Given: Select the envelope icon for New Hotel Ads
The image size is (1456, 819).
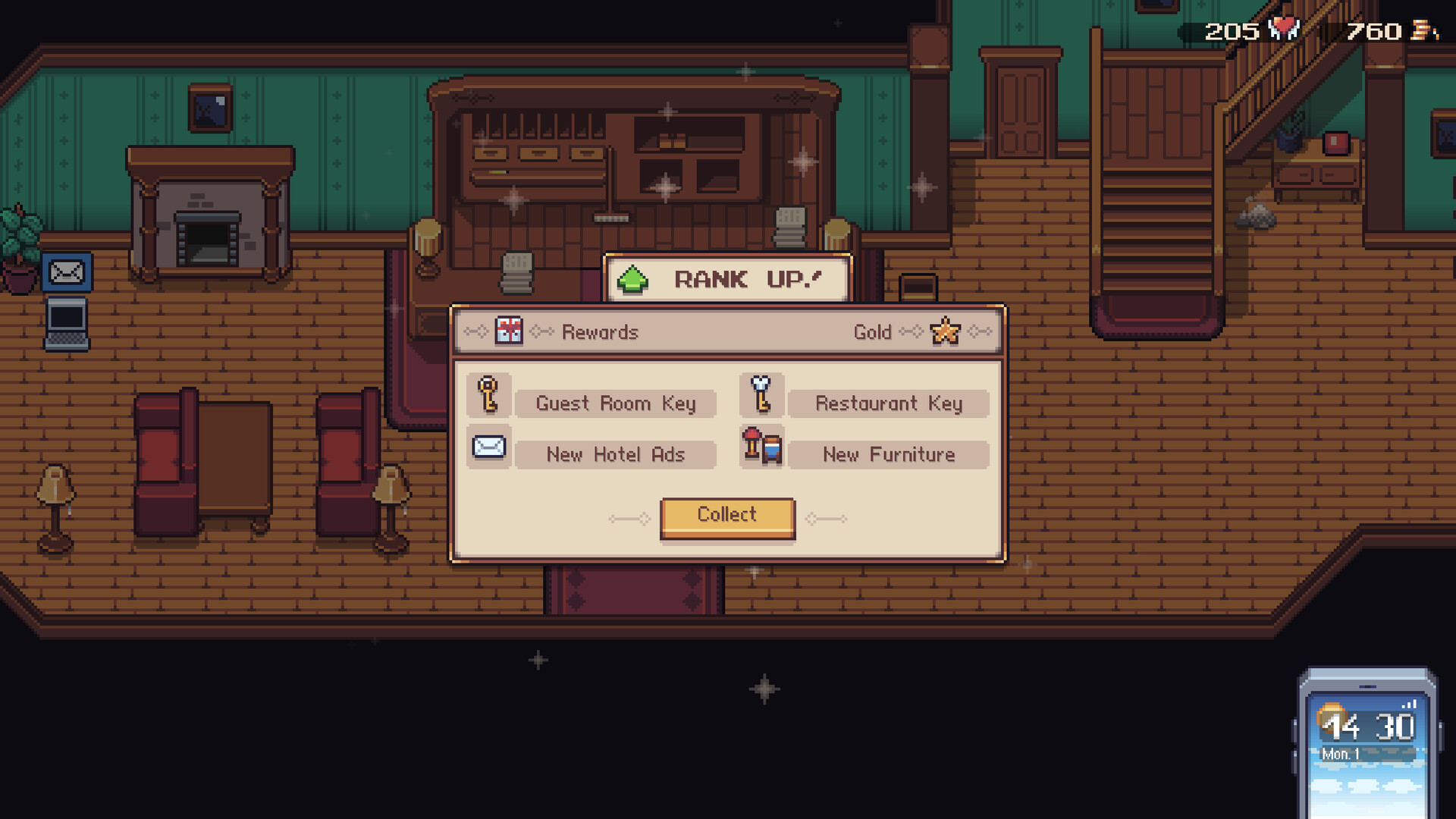Looking at the screenshot, I should tap(489, 447).
